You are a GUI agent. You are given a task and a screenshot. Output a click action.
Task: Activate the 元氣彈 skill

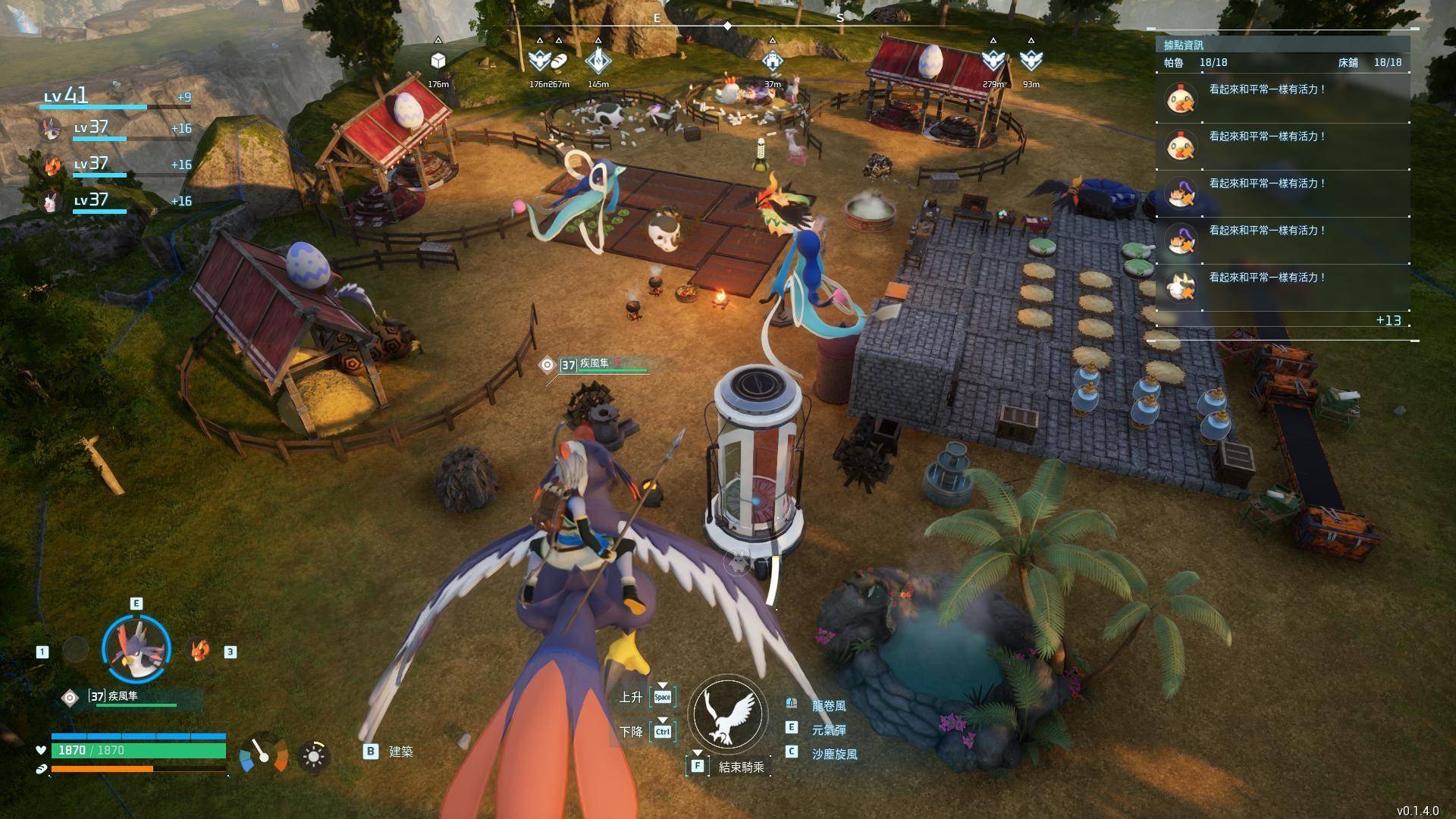(828, 730)
